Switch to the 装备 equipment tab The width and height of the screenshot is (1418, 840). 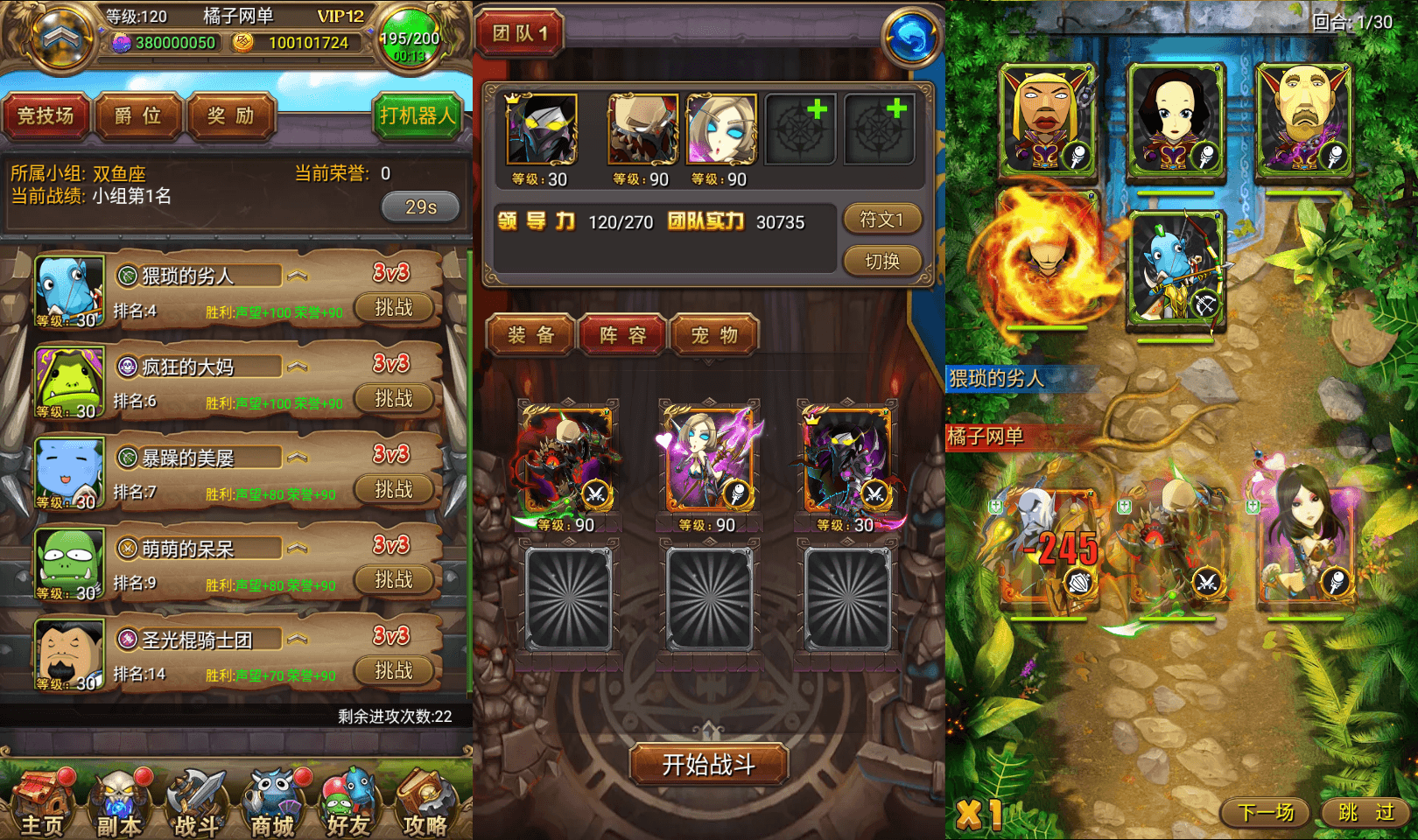(x=530, y=335)
